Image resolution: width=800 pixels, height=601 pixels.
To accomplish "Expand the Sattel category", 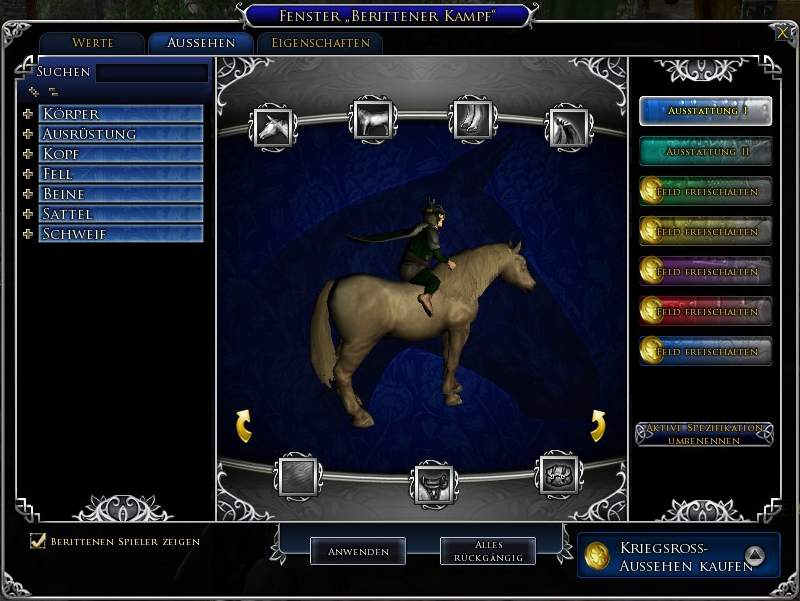I will click(x=28, y=214).
